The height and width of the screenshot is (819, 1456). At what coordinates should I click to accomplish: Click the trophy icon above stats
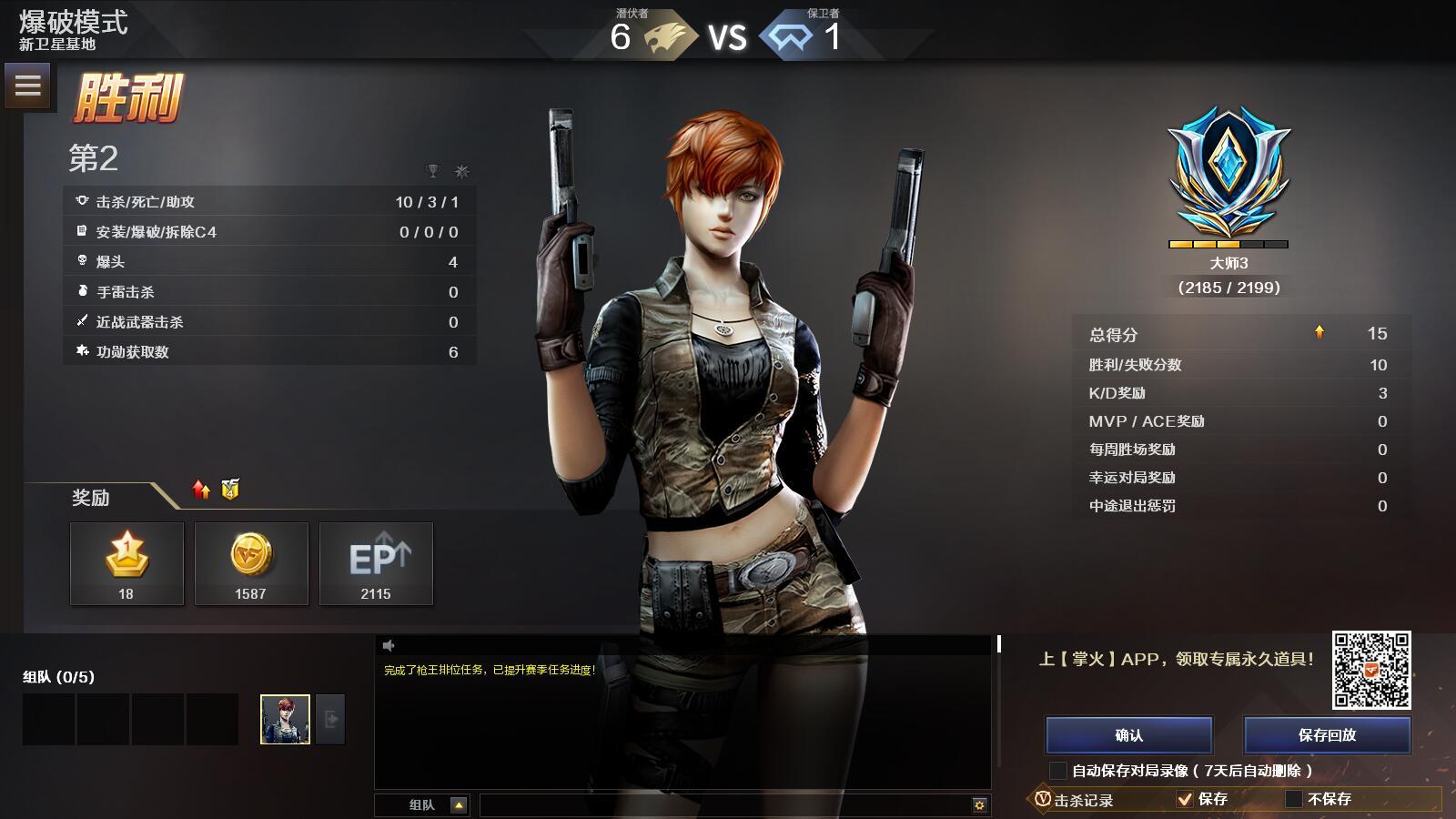433,171
